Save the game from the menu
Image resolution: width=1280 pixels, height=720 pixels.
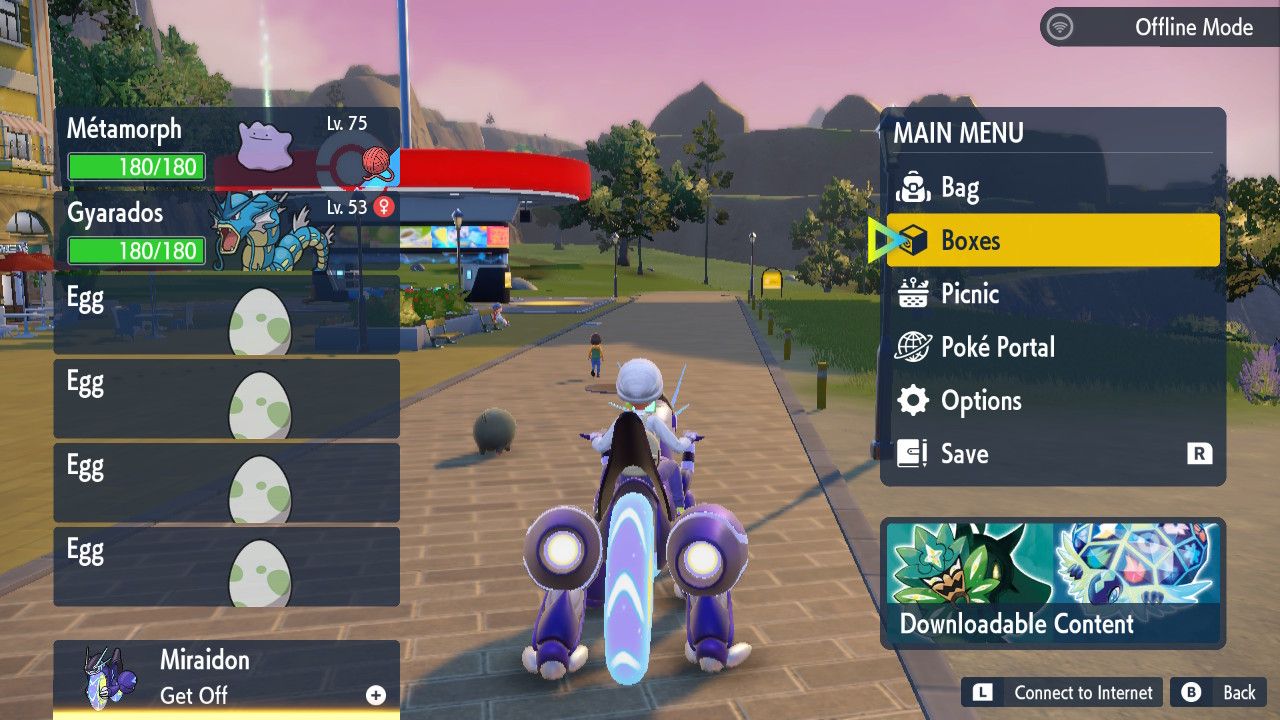(x=1052, y=454)
